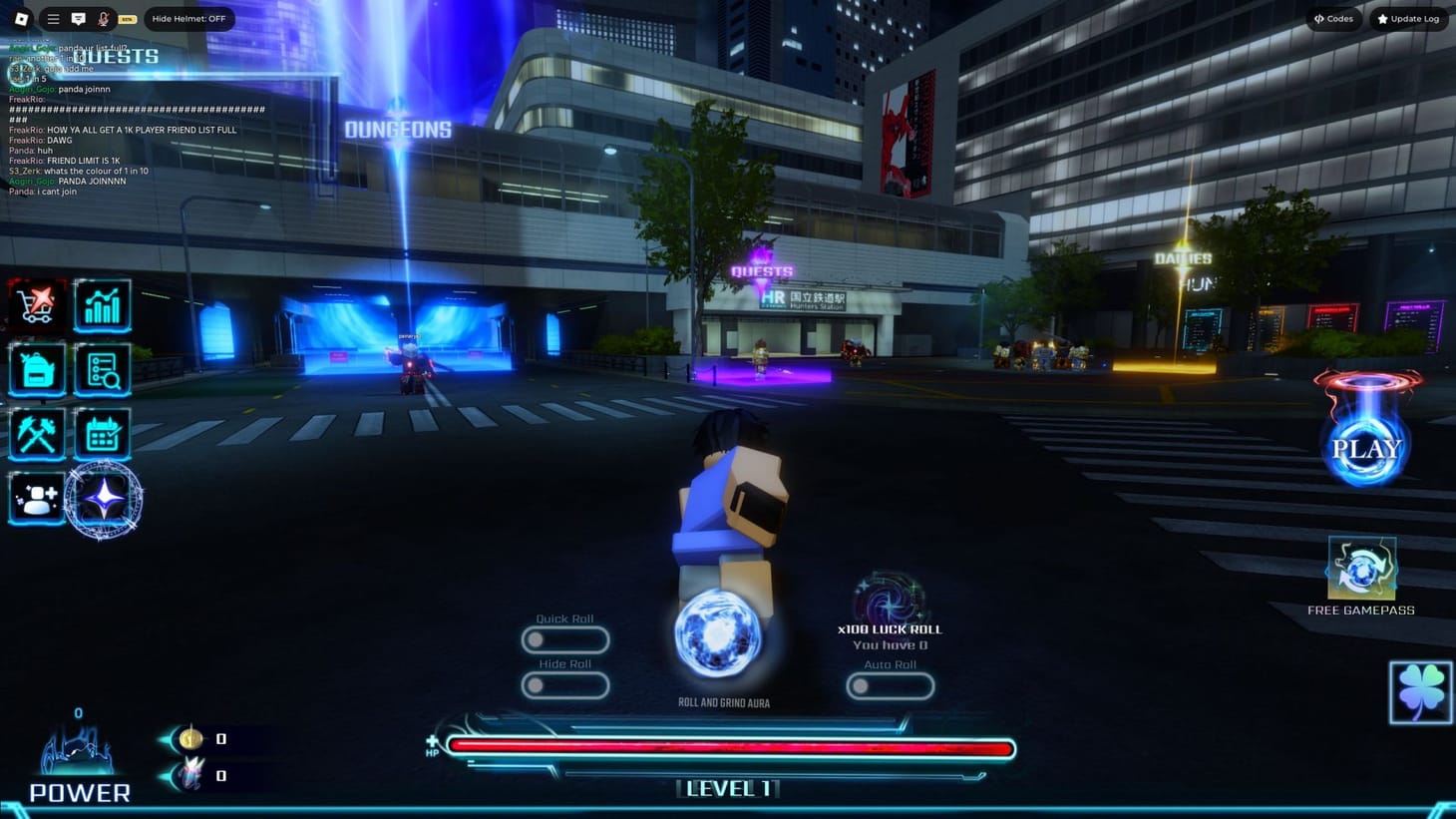Turn on the Auto Roll toggle
The height and width of the screenshot is (819, 1456).
click(890, 685)
